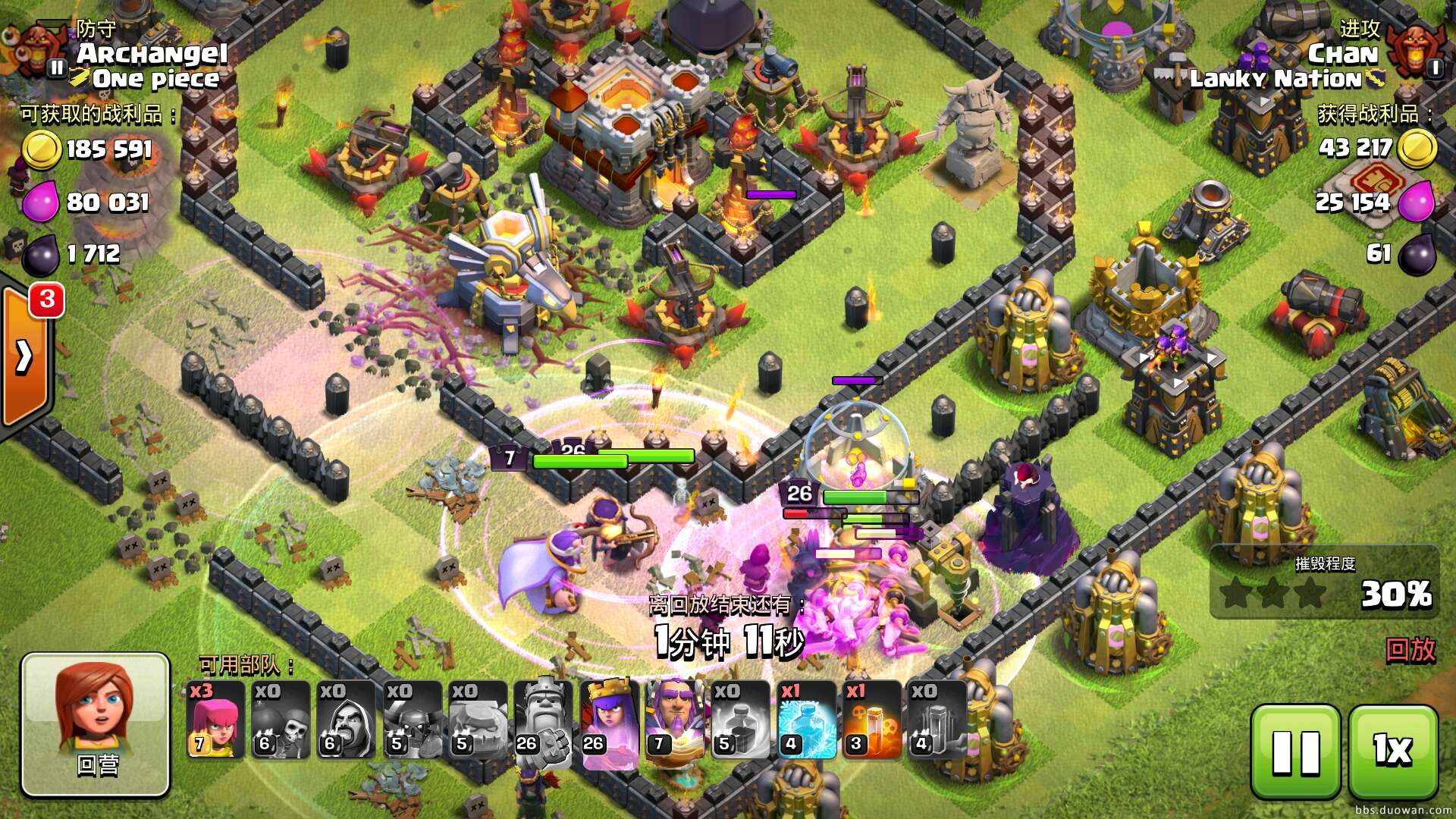The image size is (1456, 819).
Task: Select the Wall Breaker troop slot
Action: (x=280, y=720)
